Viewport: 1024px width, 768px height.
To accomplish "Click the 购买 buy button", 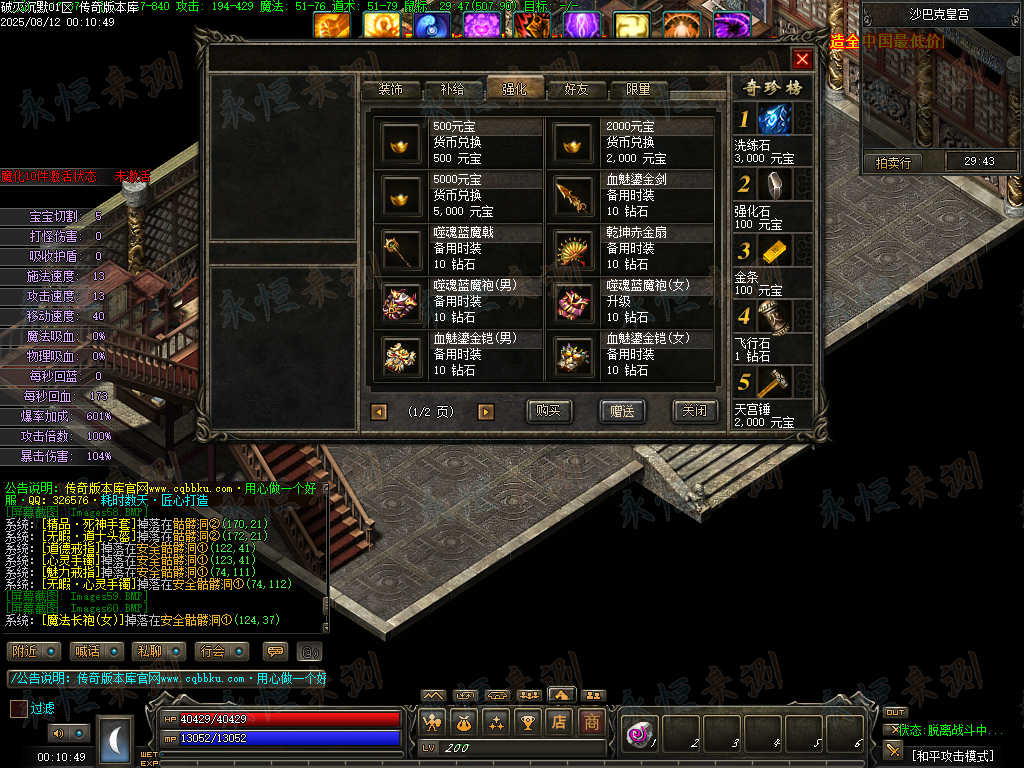I will click(549, 411).
